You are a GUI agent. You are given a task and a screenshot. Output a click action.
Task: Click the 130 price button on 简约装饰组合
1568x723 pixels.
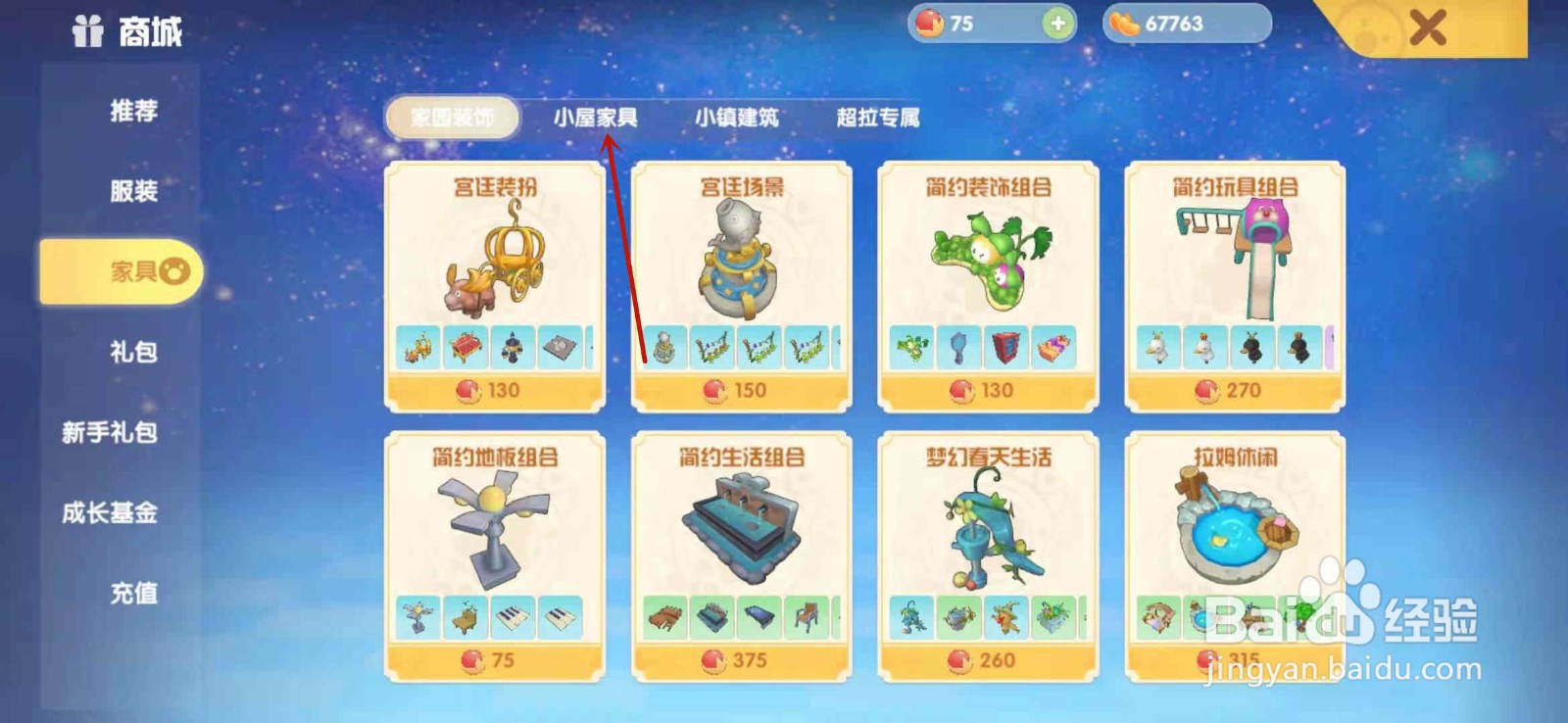987,389
